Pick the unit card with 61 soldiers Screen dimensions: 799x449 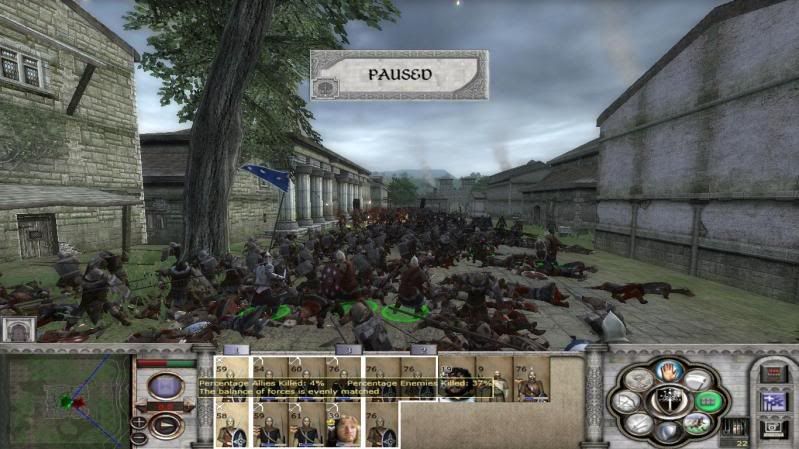click(304, 426)
